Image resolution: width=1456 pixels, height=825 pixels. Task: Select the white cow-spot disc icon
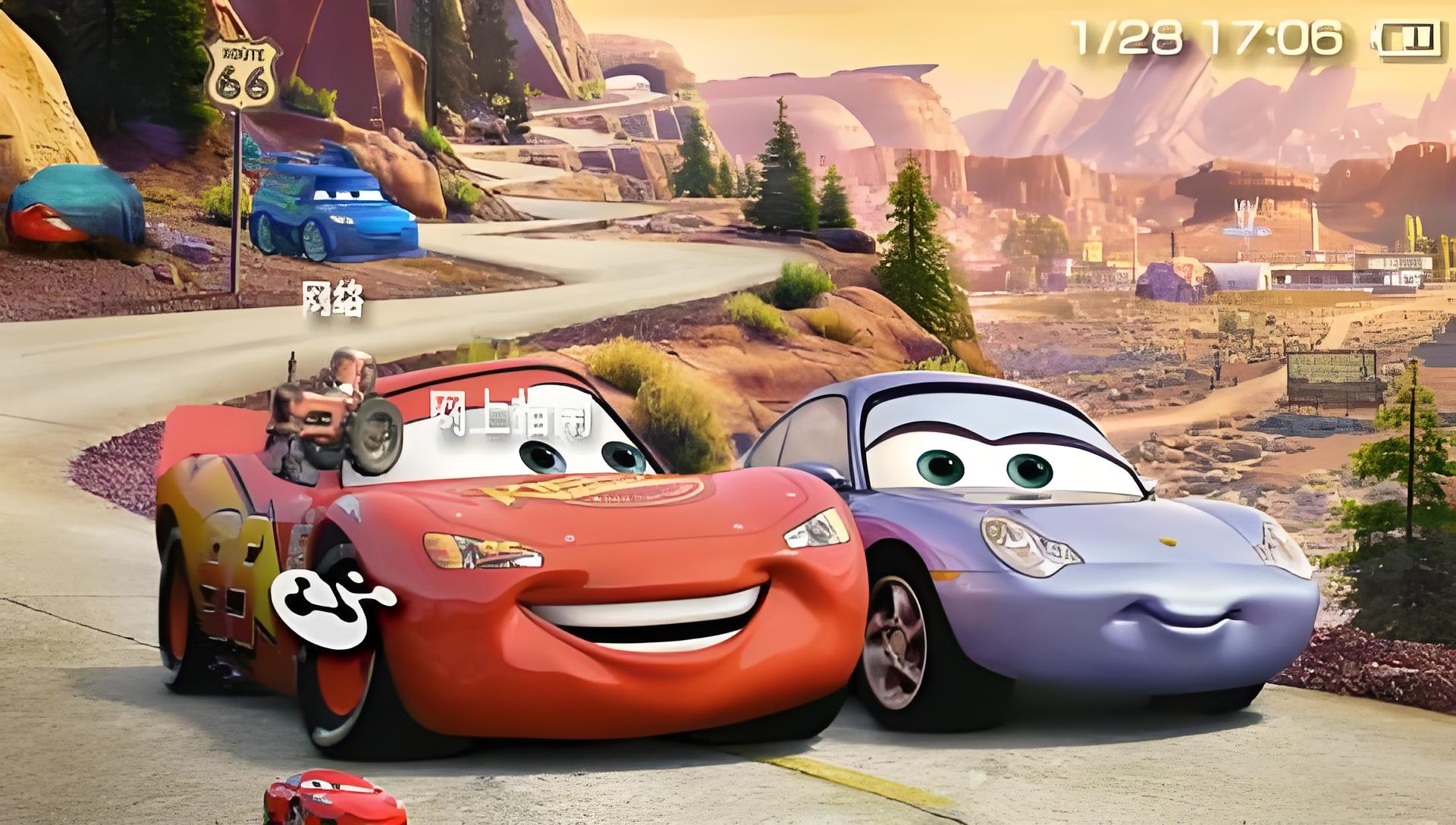[x=334, y=597]
